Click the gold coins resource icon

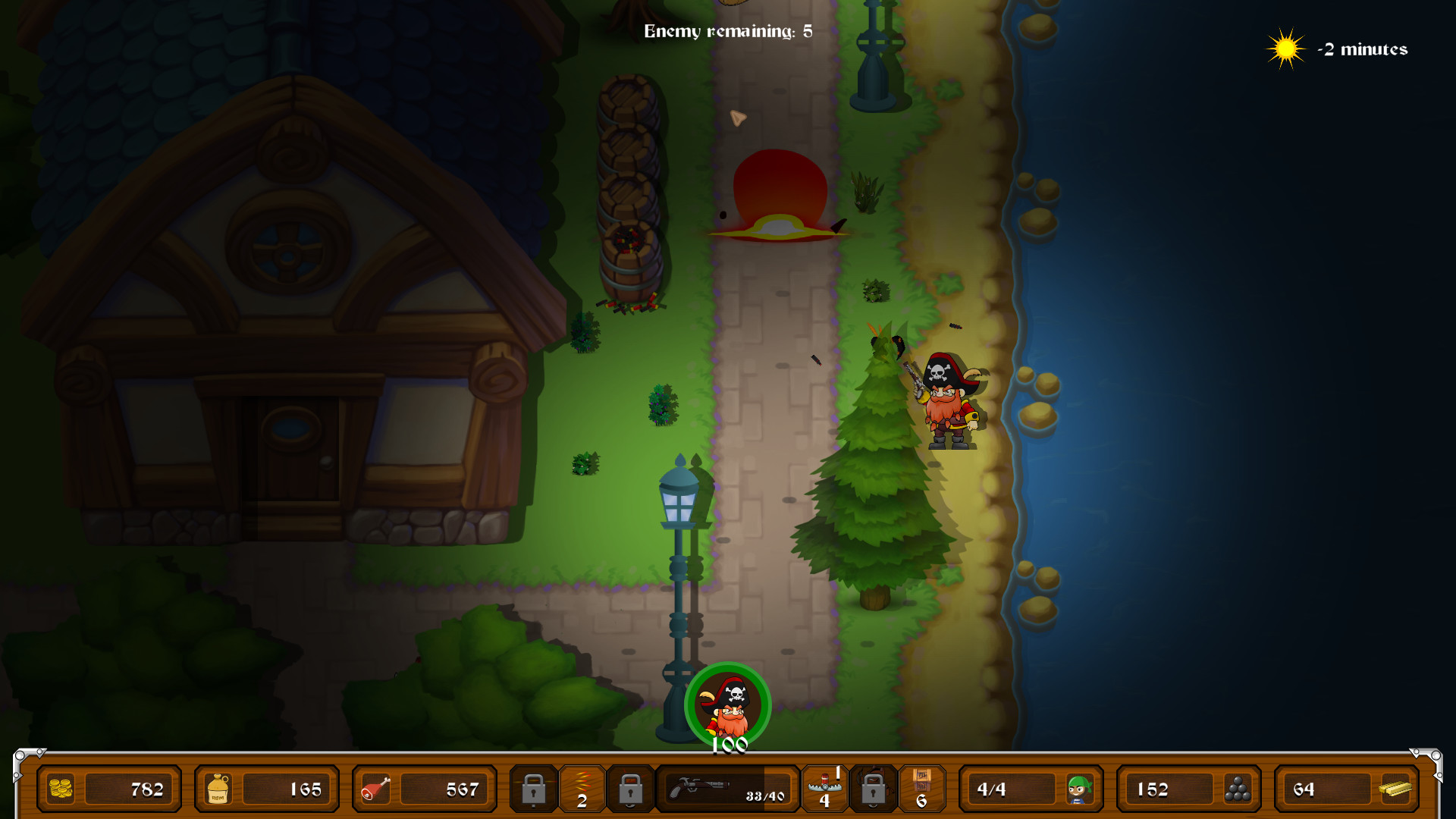pos(61,789)
